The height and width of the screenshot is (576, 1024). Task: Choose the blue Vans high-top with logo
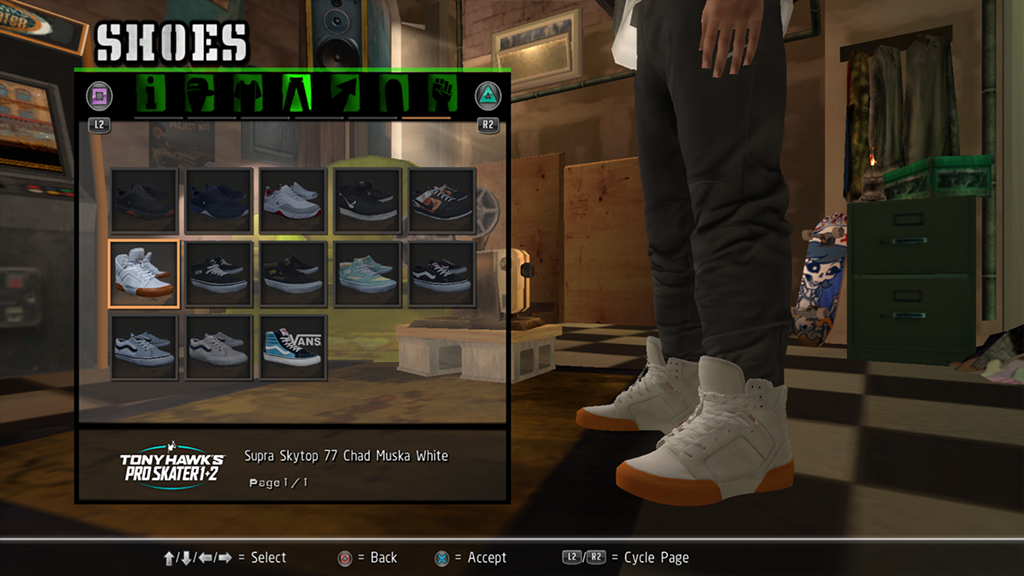pos(292,347)
